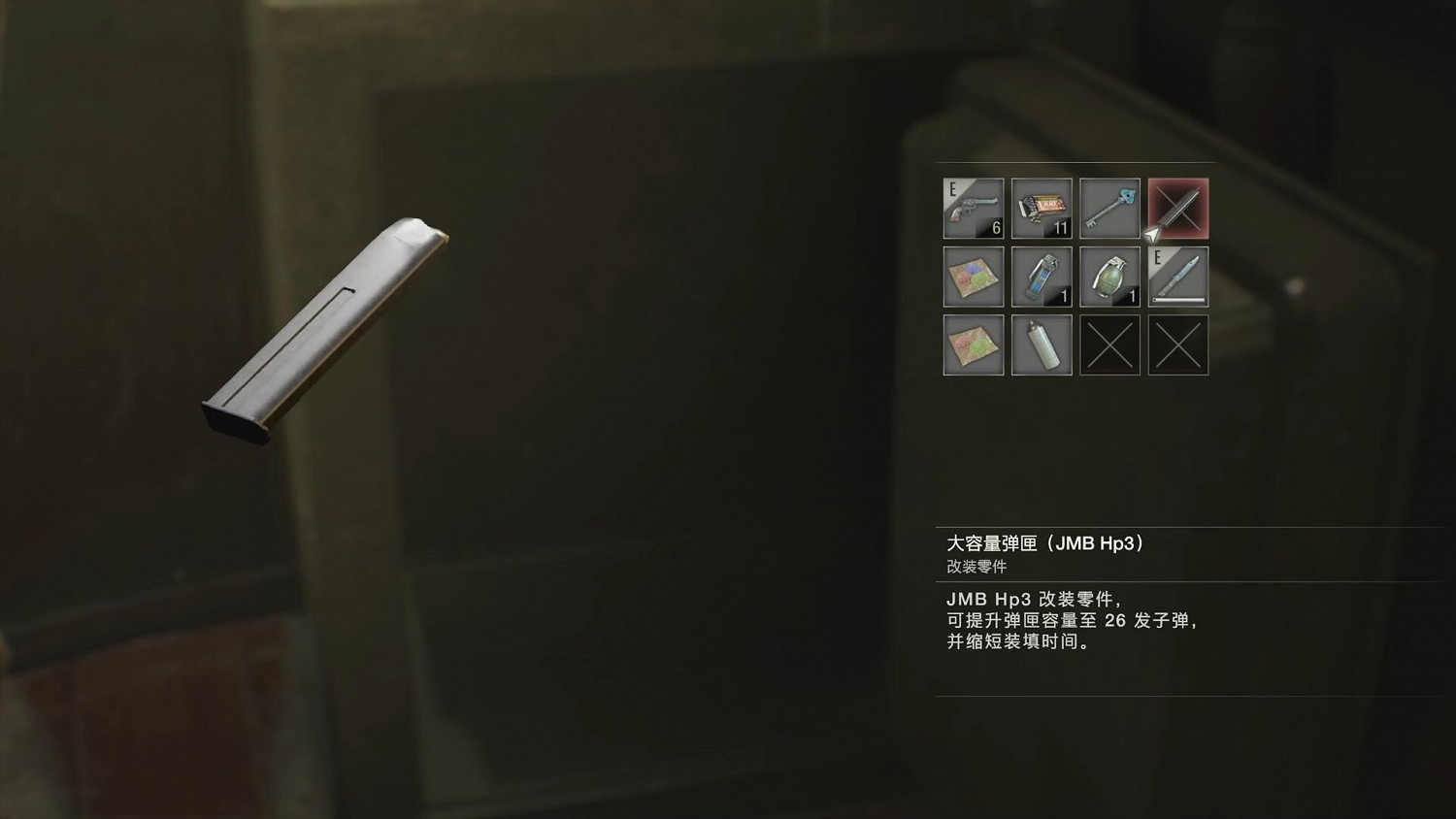Select the equipped revolver in the inventory
Screen dimensions: 1456x819
click(974, 209)
